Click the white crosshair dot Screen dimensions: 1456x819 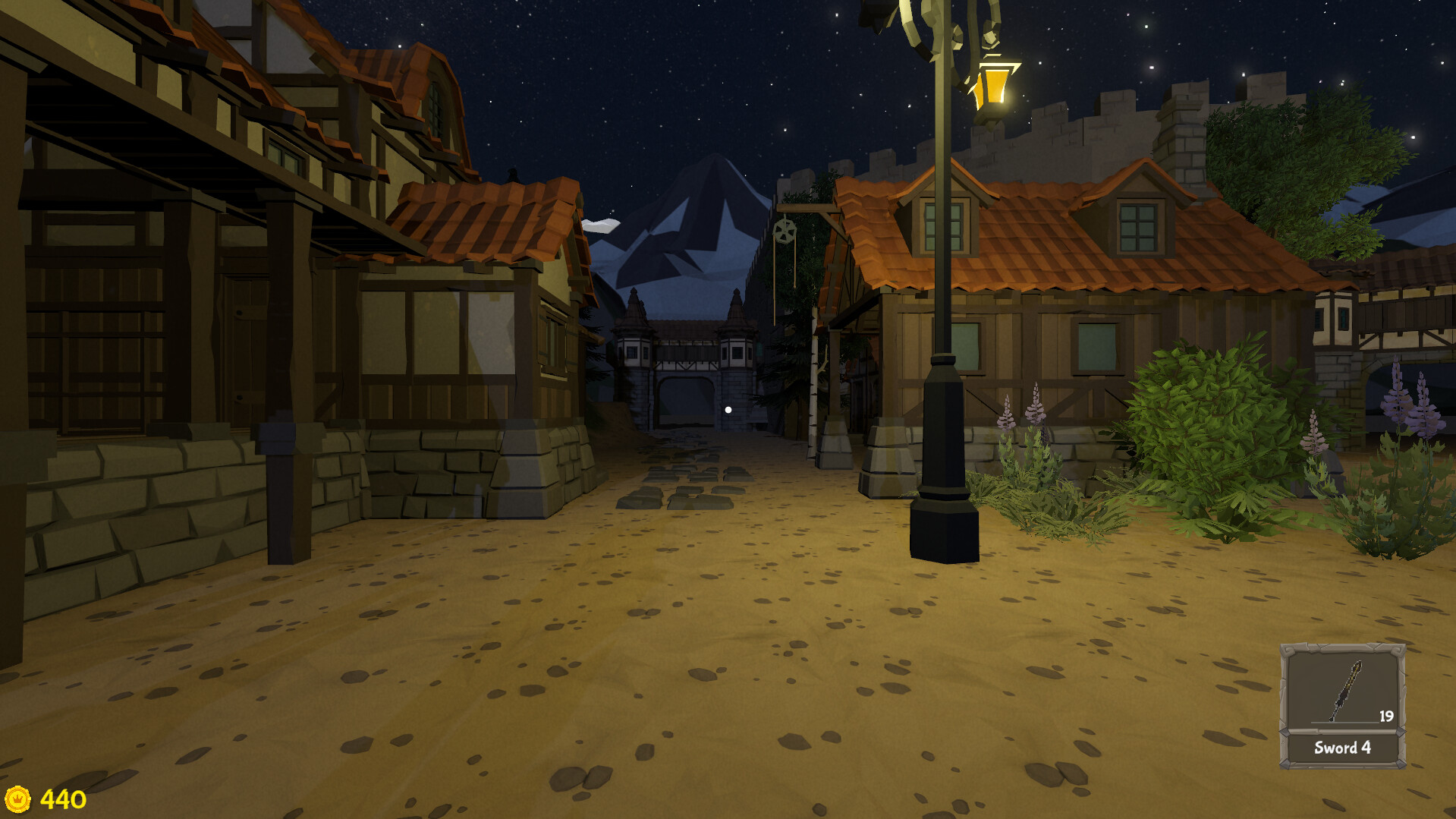(x=728, y=409)
